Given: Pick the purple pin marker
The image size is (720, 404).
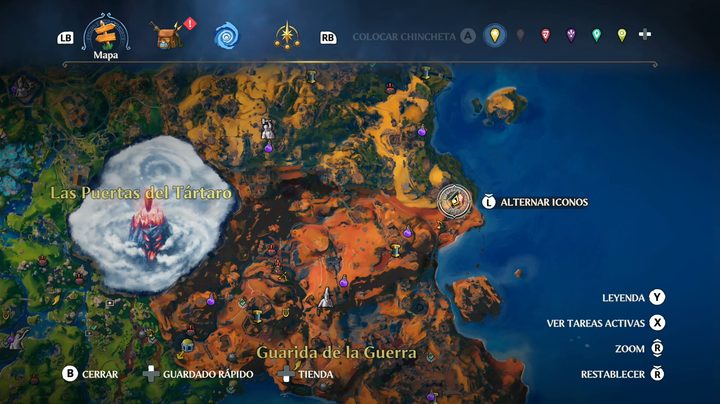Looking at the screenshot, I should click(x=571, y=36).
